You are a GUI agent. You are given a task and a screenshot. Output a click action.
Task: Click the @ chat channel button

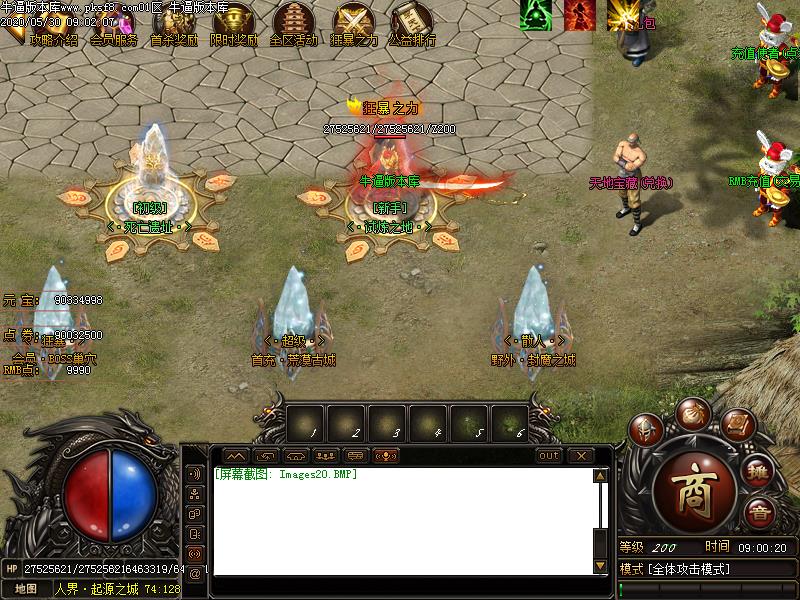tap(194, 573)
